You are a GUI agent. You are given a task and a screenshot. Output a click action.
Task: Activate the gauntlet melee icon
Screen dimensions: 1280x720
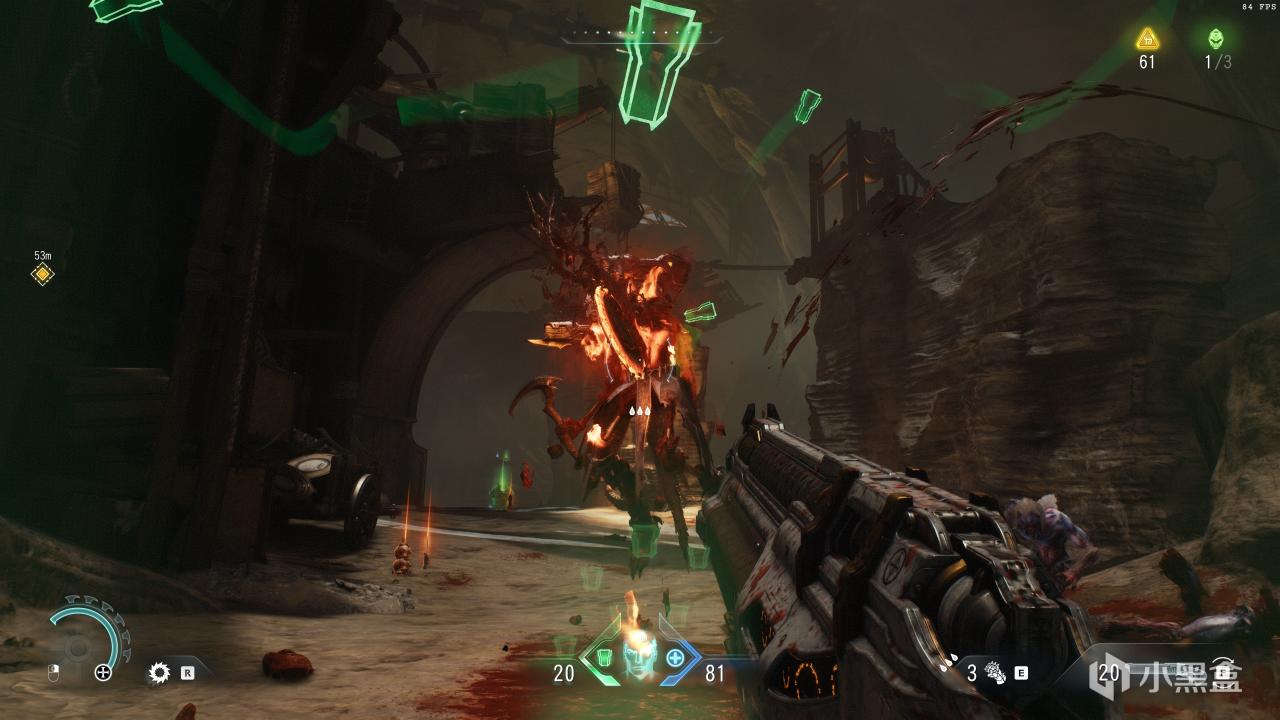pos(995,673)
